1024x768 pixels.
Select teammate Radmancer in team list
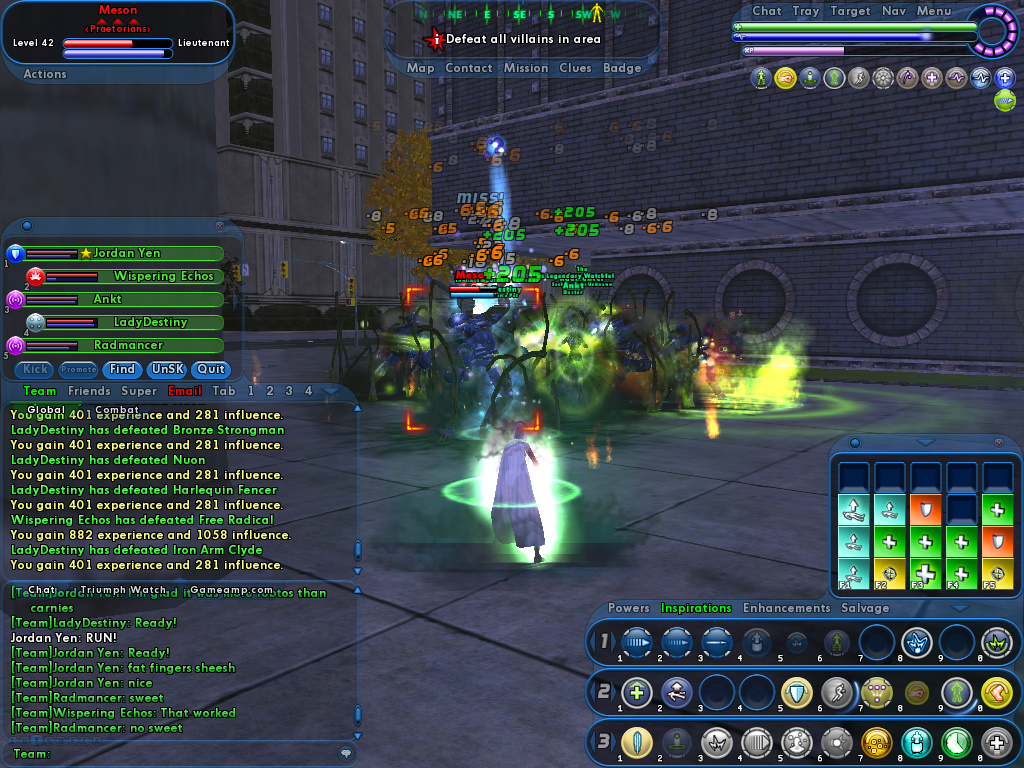(128, 345)
